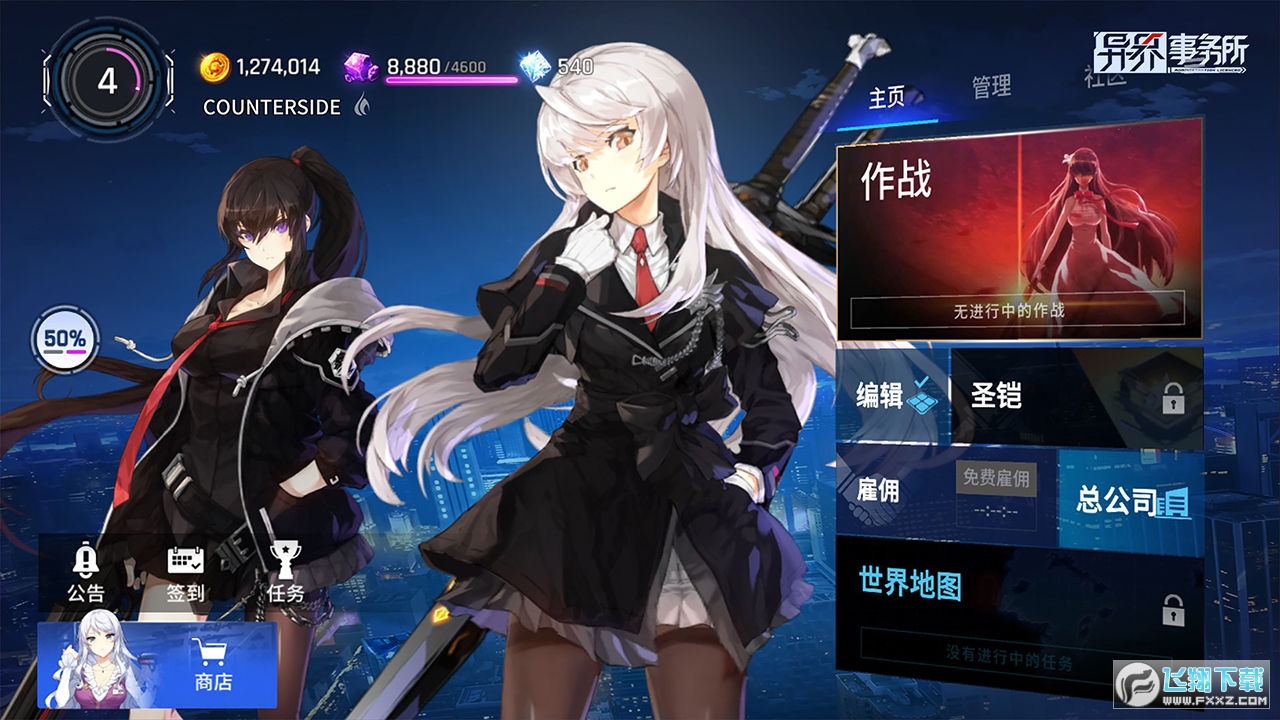View 公告 announcements
The height and width of the screenshot is (720, 1280).
pos(85,575)
